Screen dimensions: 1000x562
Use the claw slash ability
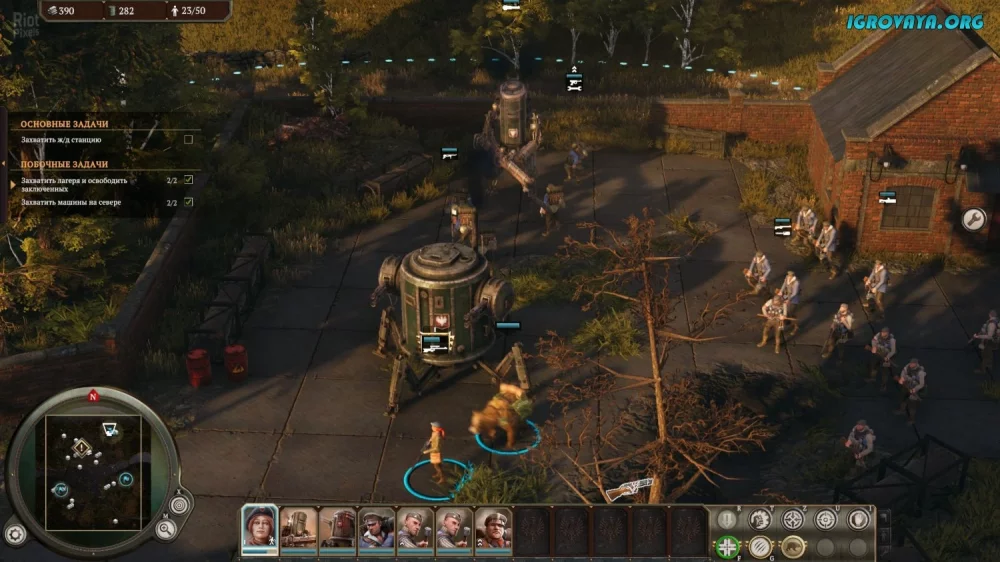pos(760,546)
